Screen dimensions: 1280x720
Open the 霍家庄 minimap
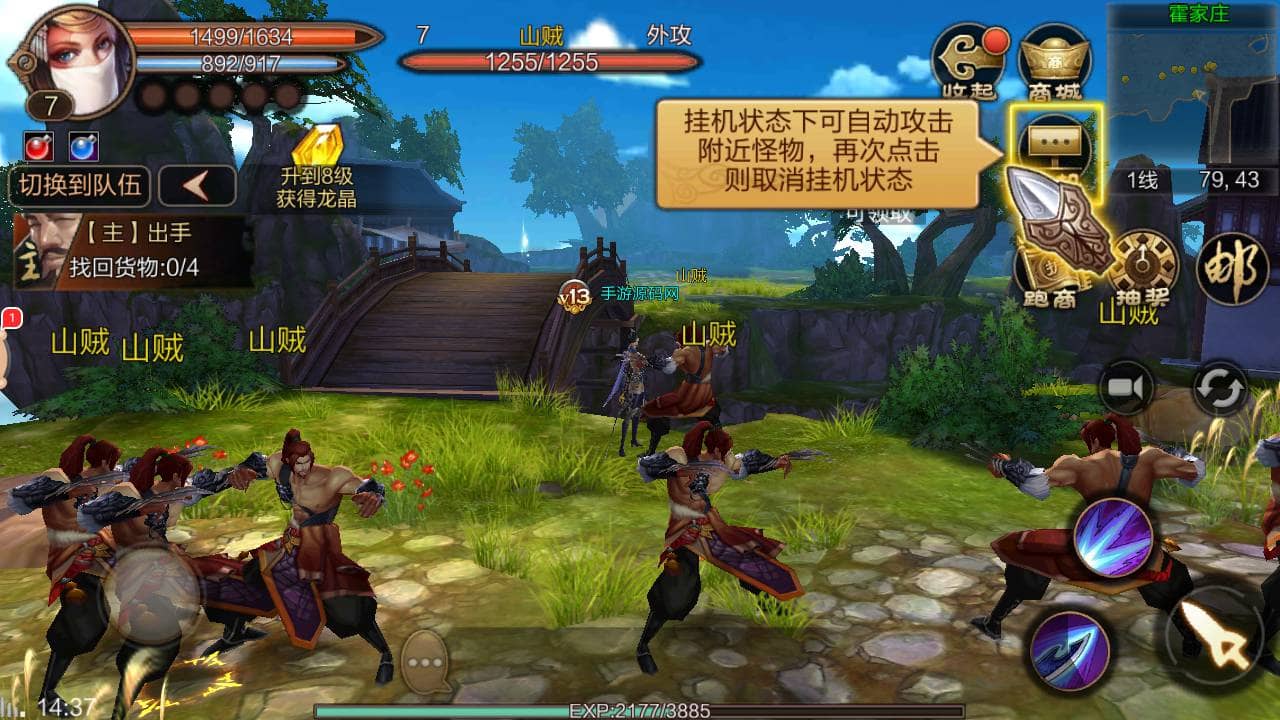pyautogui.click(x=1194, y=85)
